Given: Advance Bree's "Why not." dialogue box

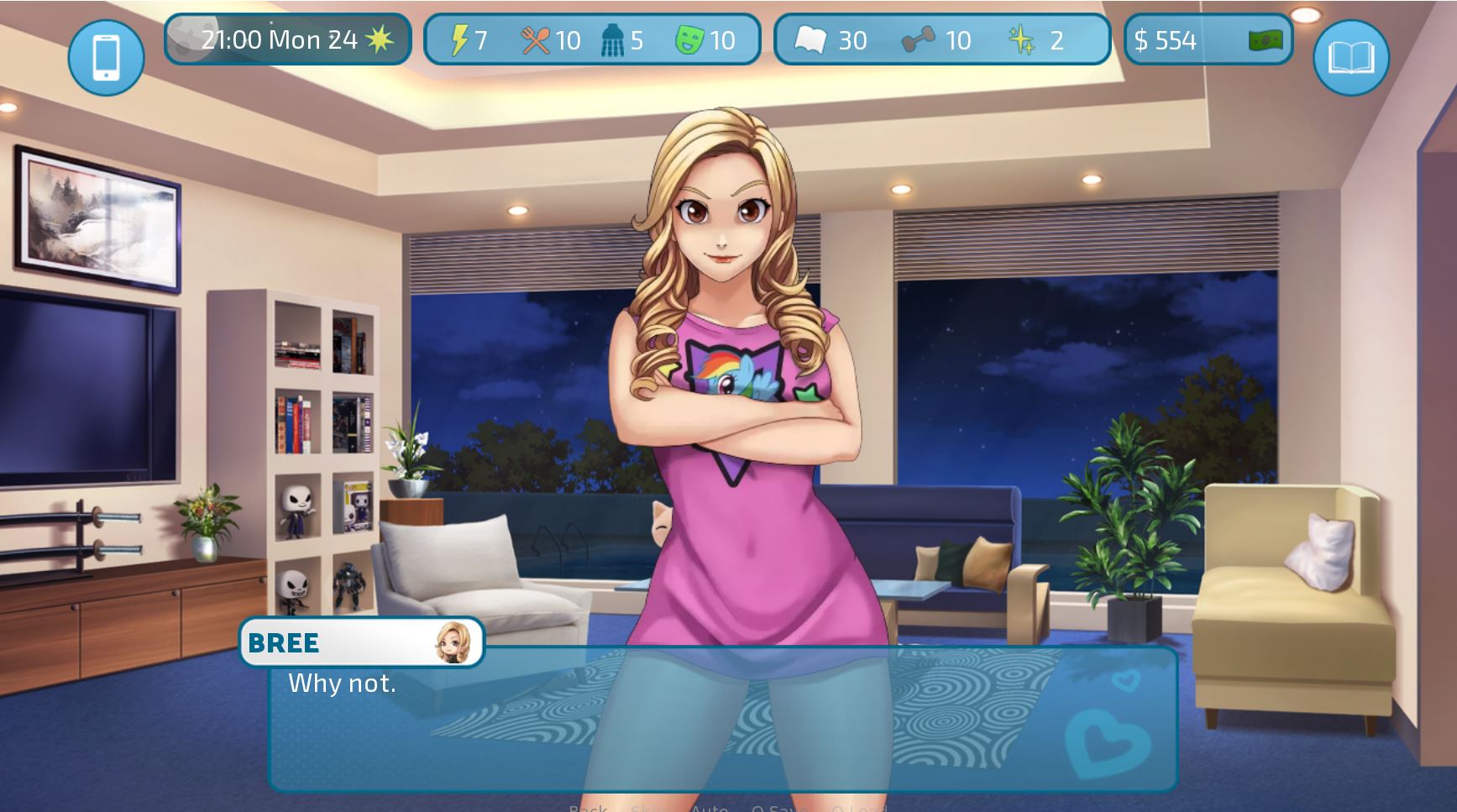Looking at the screenshot, I should point(722,722).
